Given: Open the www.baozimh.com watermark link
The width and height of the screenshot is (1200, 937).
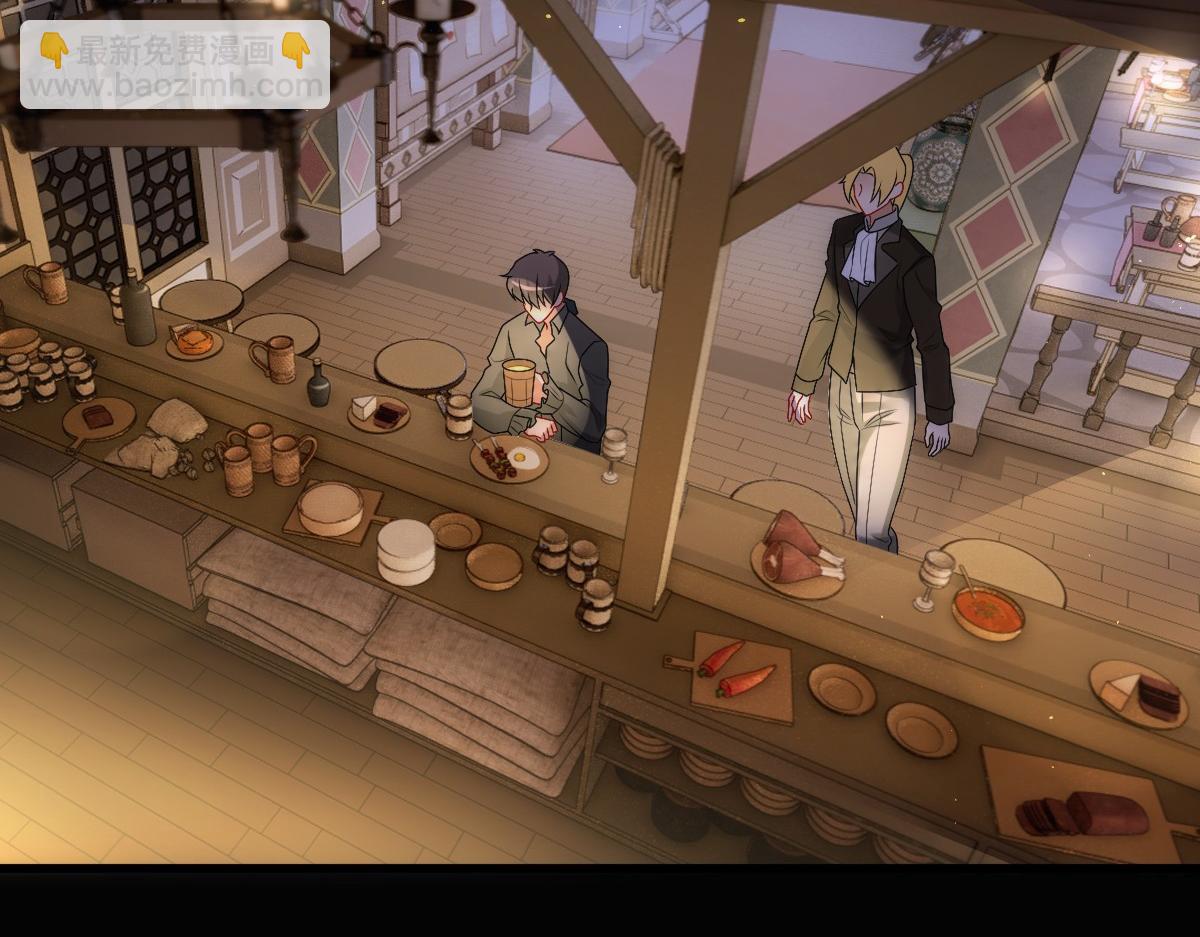Looking at the screenshot, I should click(175, 86).
